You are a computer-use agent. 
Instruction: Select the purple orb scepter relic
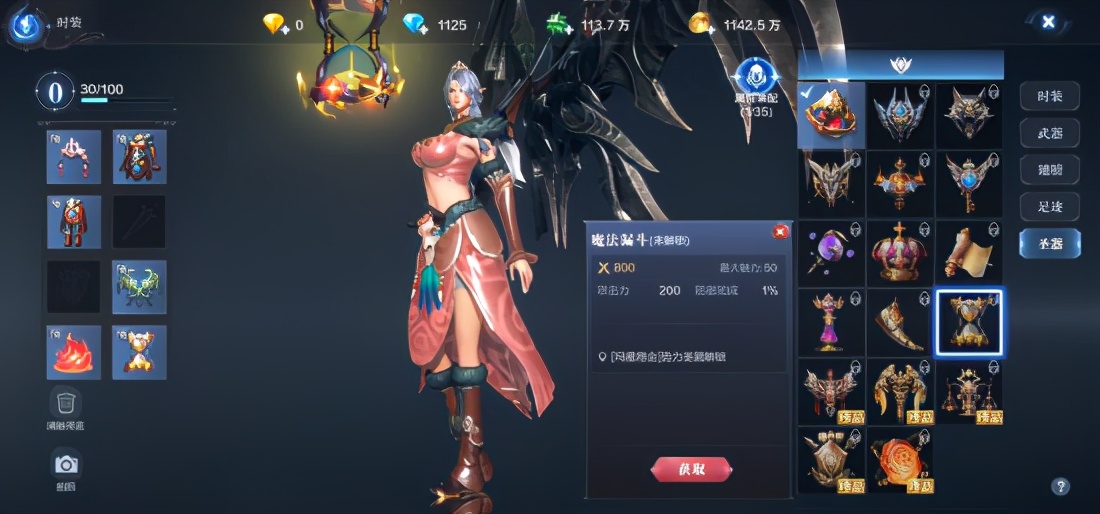pos(831,253)
